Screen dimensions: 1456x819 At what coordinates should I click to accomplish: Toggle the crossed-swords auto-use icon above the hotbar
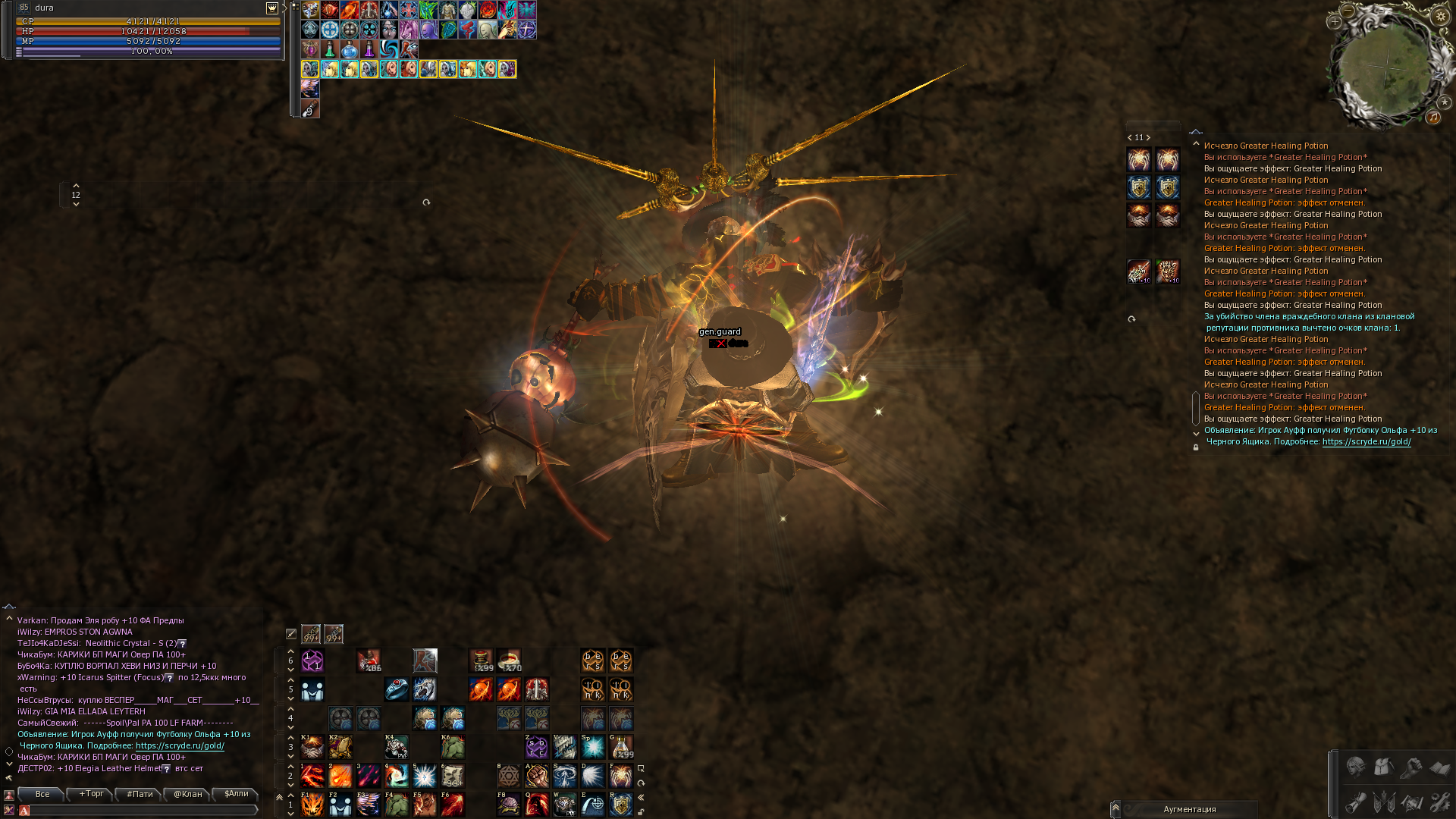click(290, 633)
